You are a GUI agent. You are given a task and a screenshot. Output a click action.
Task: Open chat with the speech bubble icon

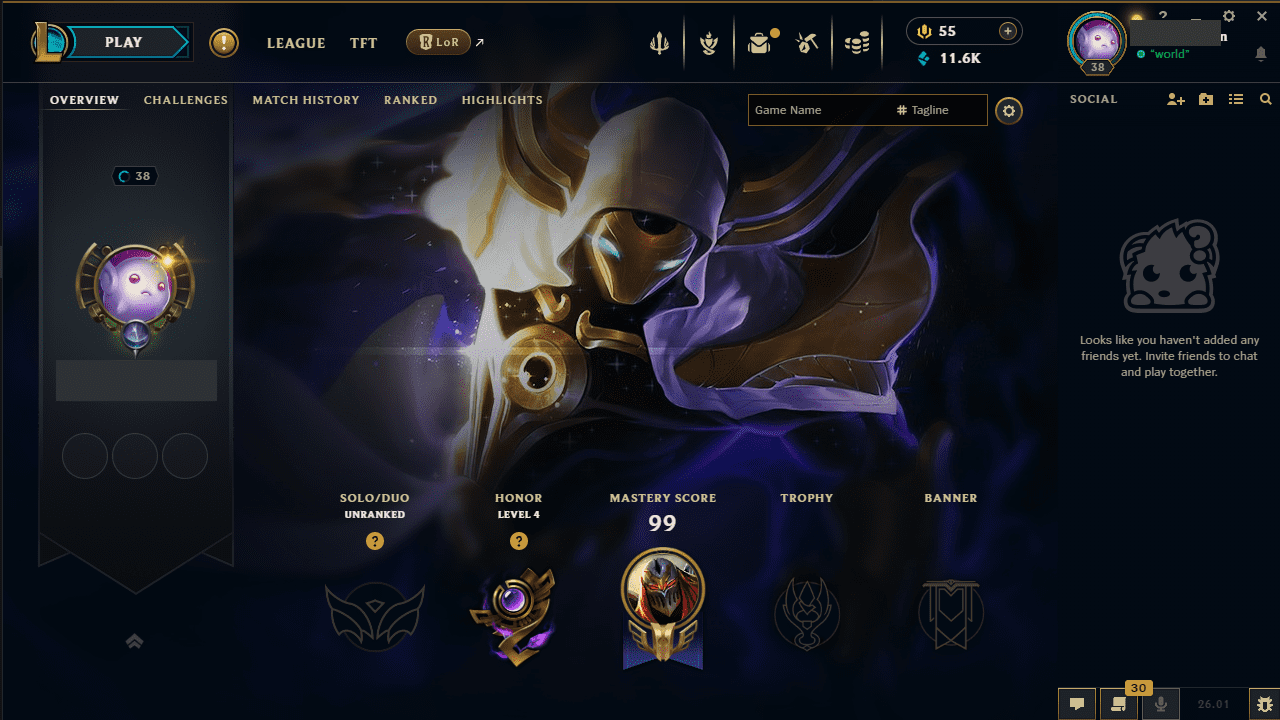click(x=1077, y=704)
